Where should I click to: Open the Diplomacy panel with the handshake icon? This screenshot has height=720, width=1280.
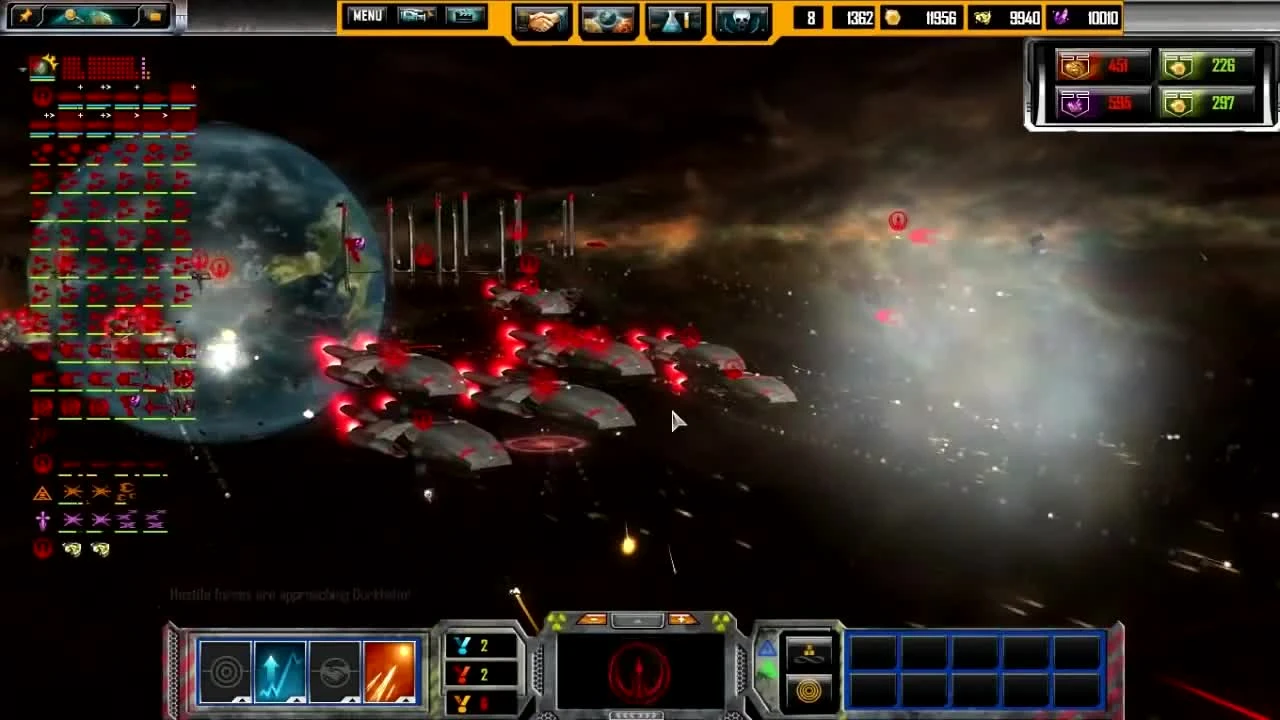click(542, 20)
